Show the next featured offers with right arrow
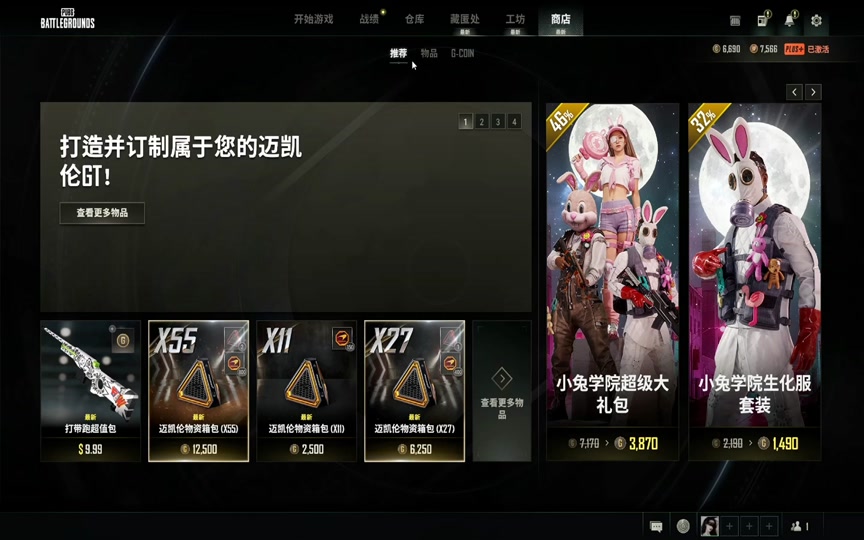 click(813, 92)
